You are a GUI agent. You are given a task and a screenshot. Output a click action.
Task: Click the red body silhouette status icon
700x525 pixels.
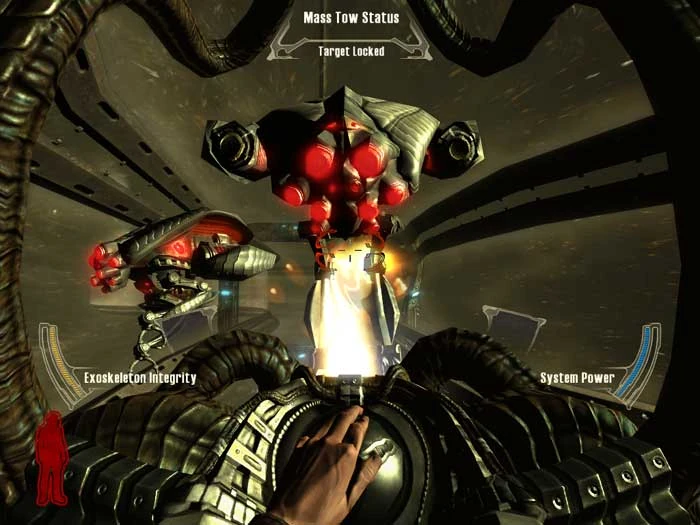click(48, 458)
